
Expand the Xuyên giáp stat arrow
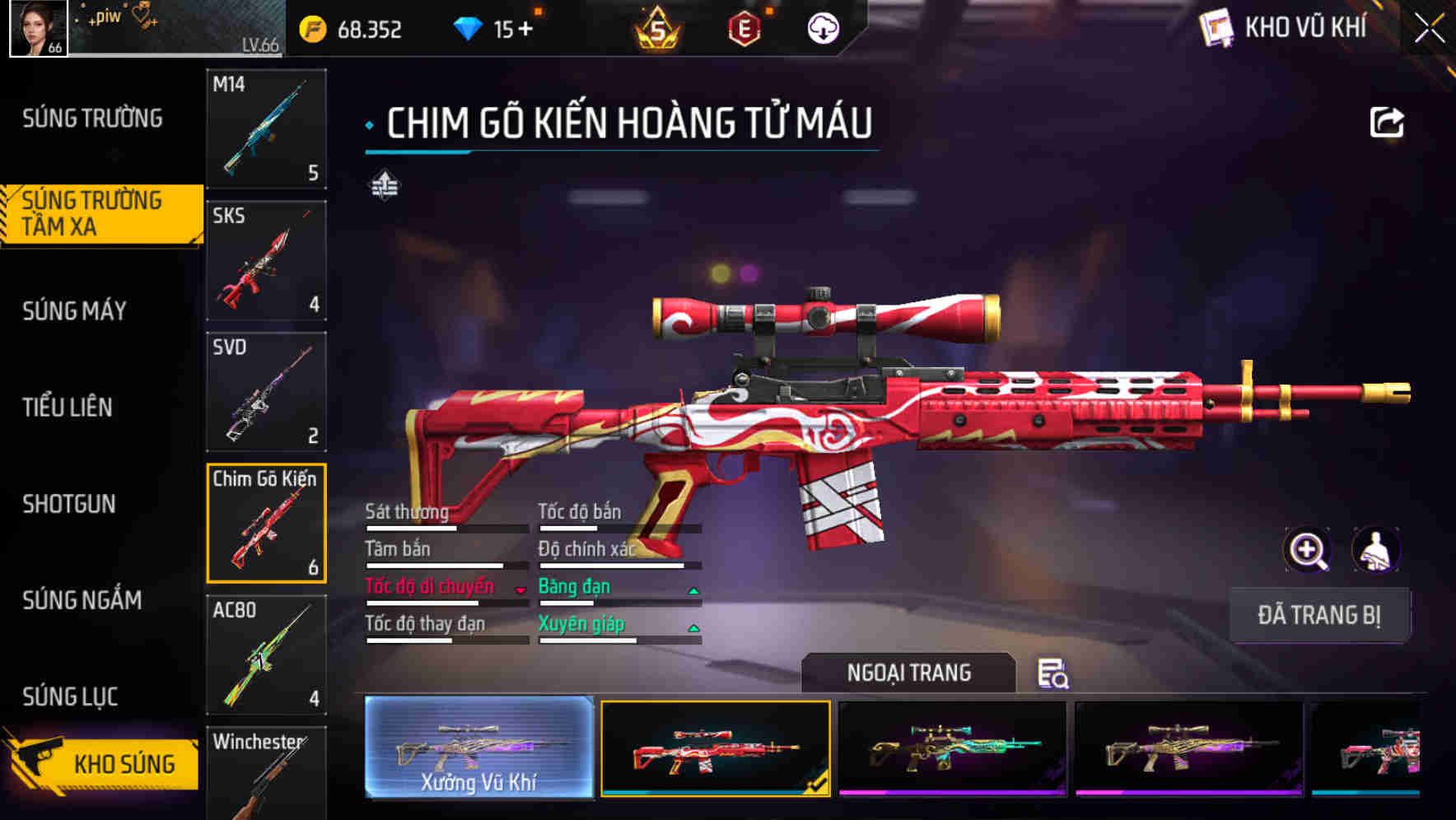pyautogui.click(x=694, y=627)
